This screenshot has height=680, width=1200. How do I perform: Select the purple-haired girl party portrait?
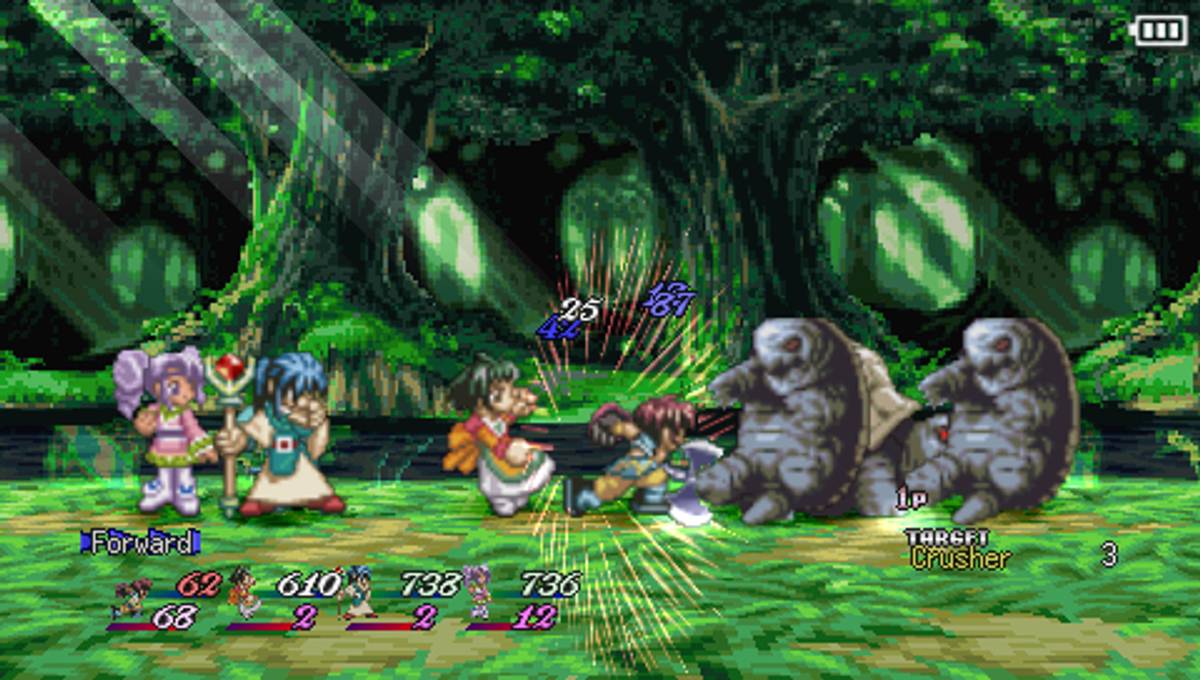coord(478,592)
